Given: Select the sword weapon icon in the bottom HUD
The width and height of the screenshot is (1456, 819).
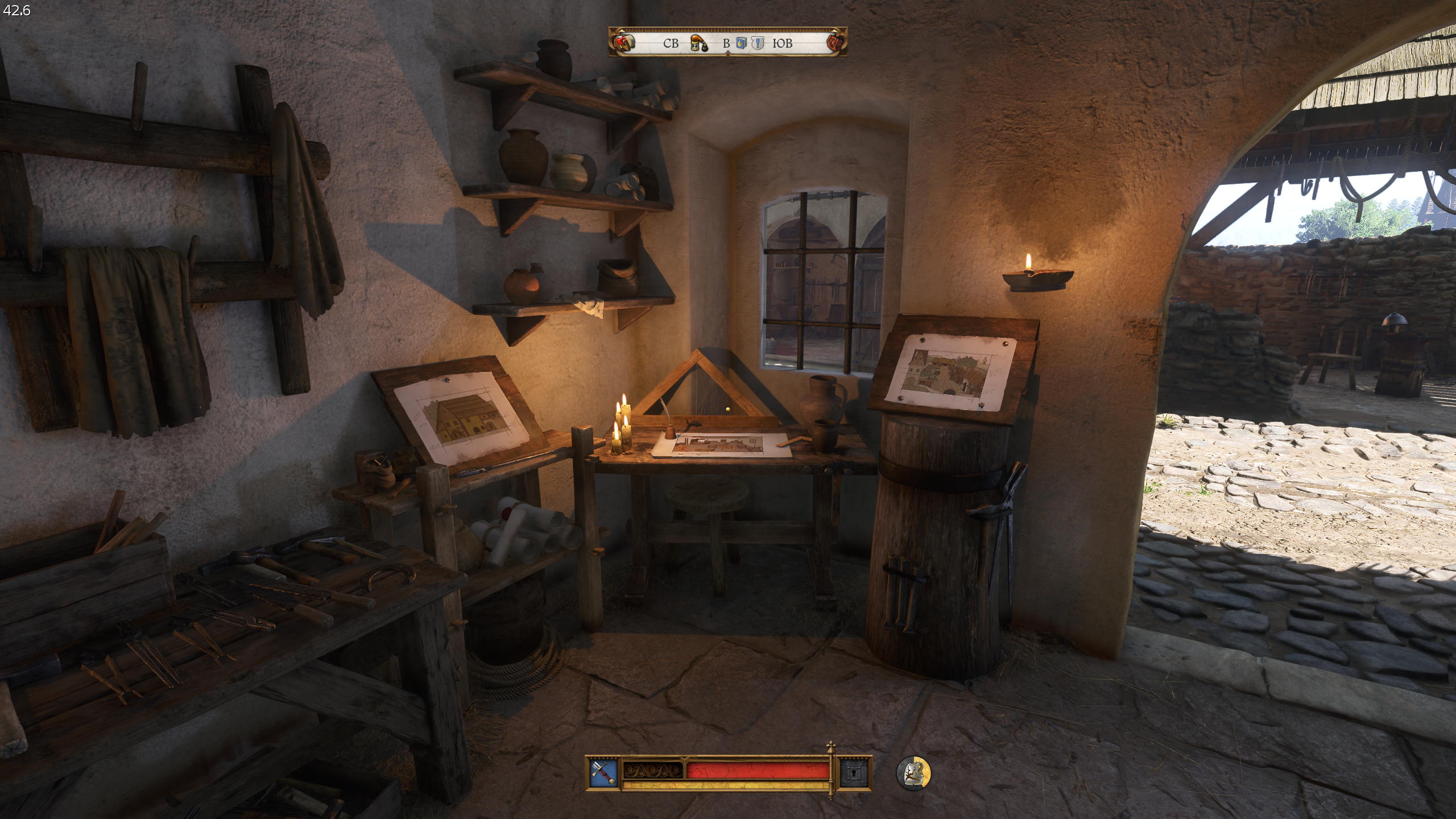Looking at the screenshot, I should 603,772.
